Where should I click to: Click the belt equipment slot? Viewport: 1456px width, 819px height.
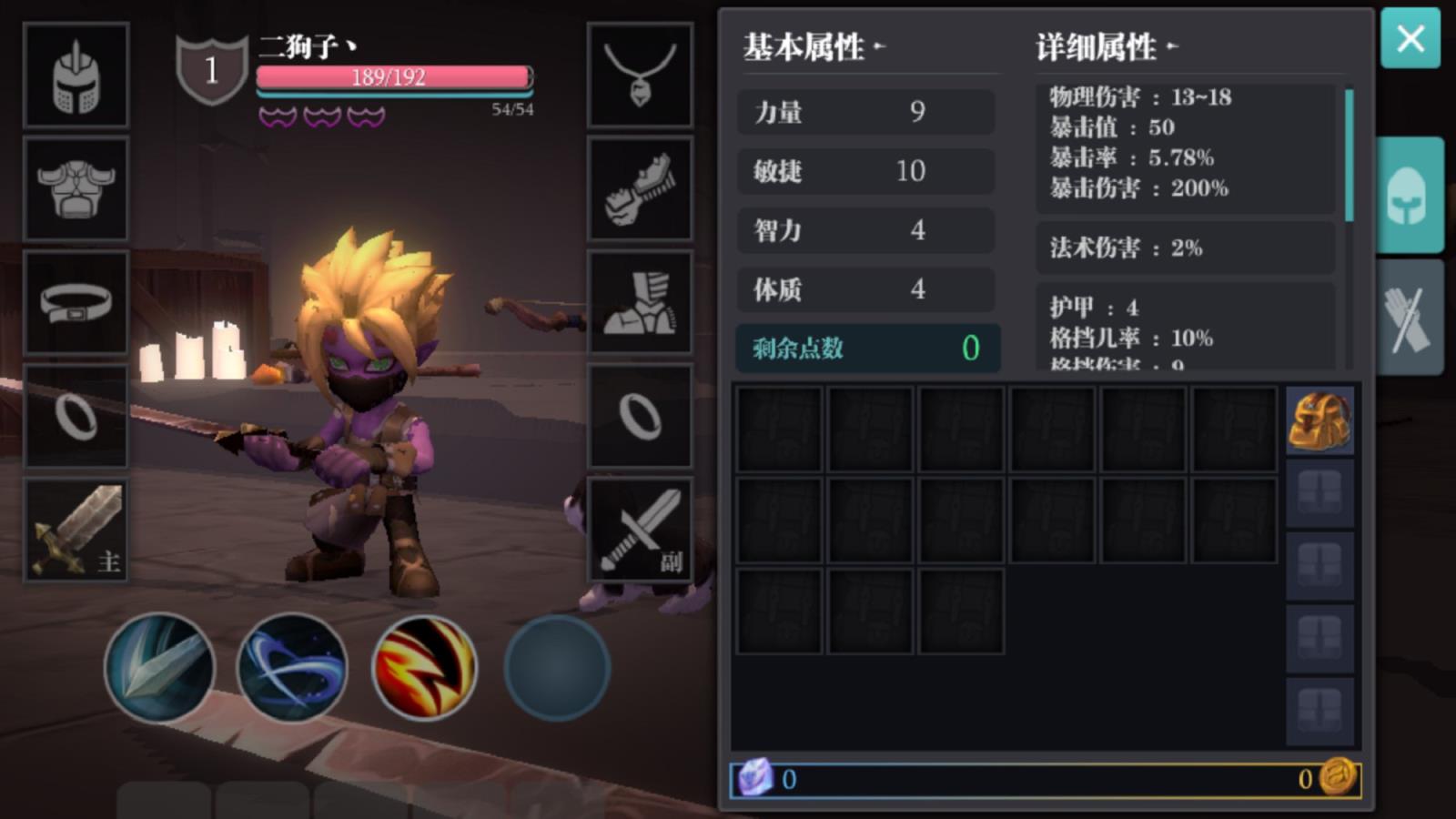(76, 302)
